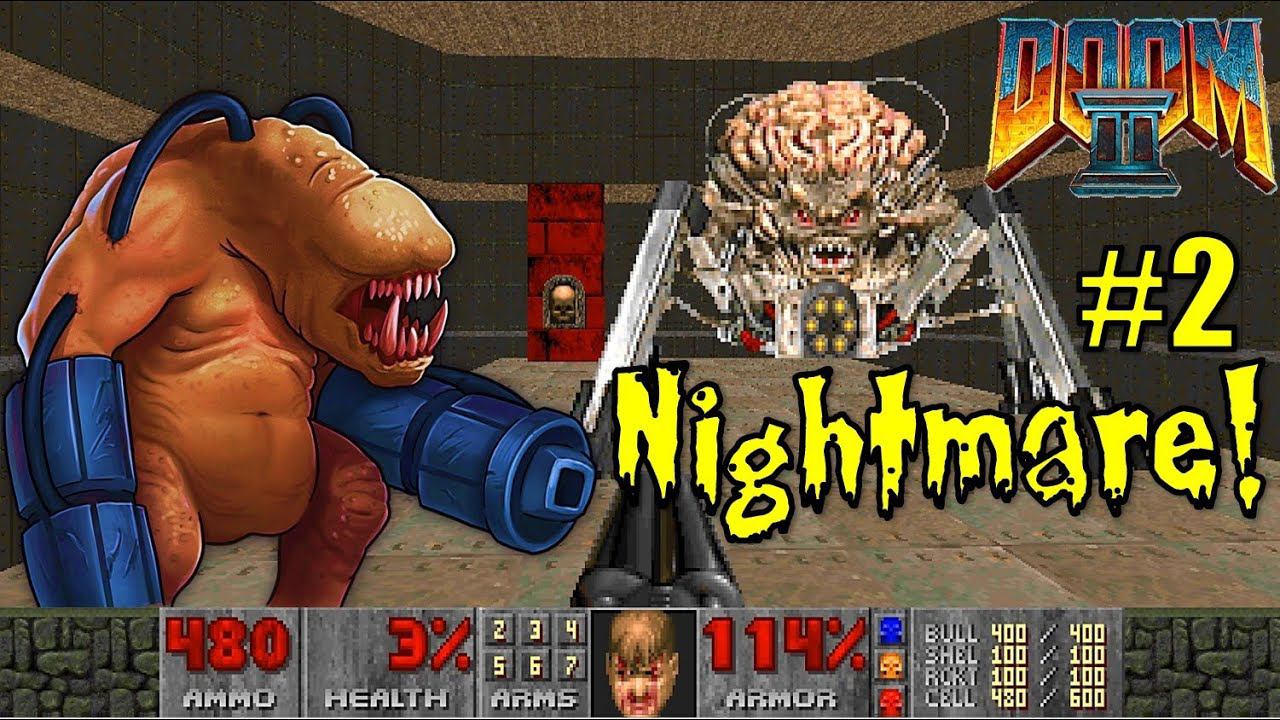Viewport: 1280px width, 720px height.
Task: Click the red skull key icon near CELL ammo
Action: click(x=892, y=697)
